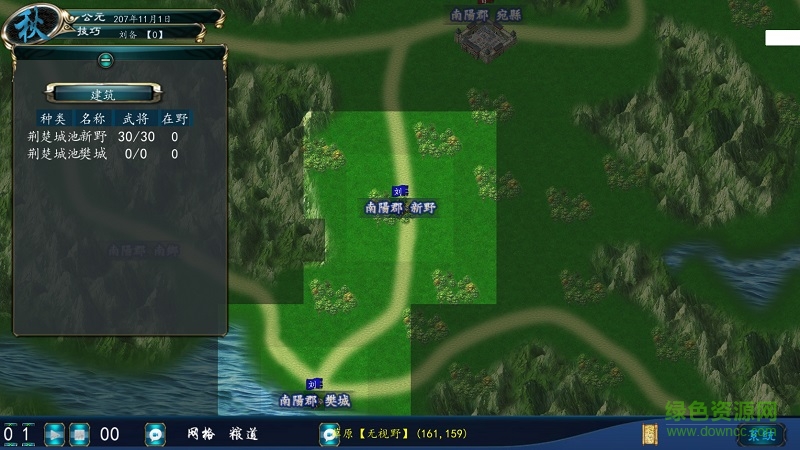Sort the list by 武将 column
Viewport: 800px width, 450px height.
click(134, 118)
